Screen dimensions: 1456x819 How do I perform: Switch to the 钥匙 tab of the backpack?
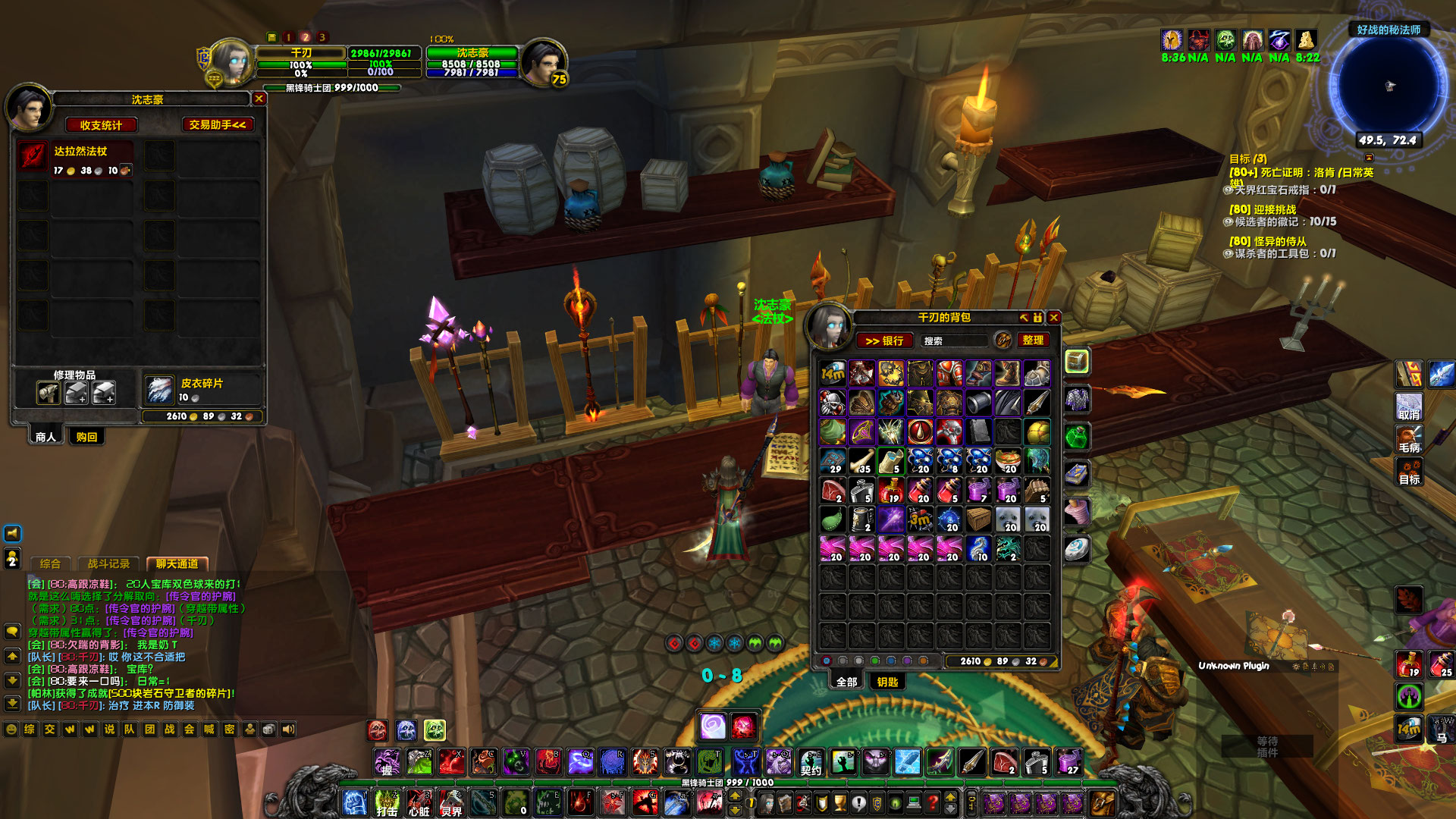coord(887,682)
